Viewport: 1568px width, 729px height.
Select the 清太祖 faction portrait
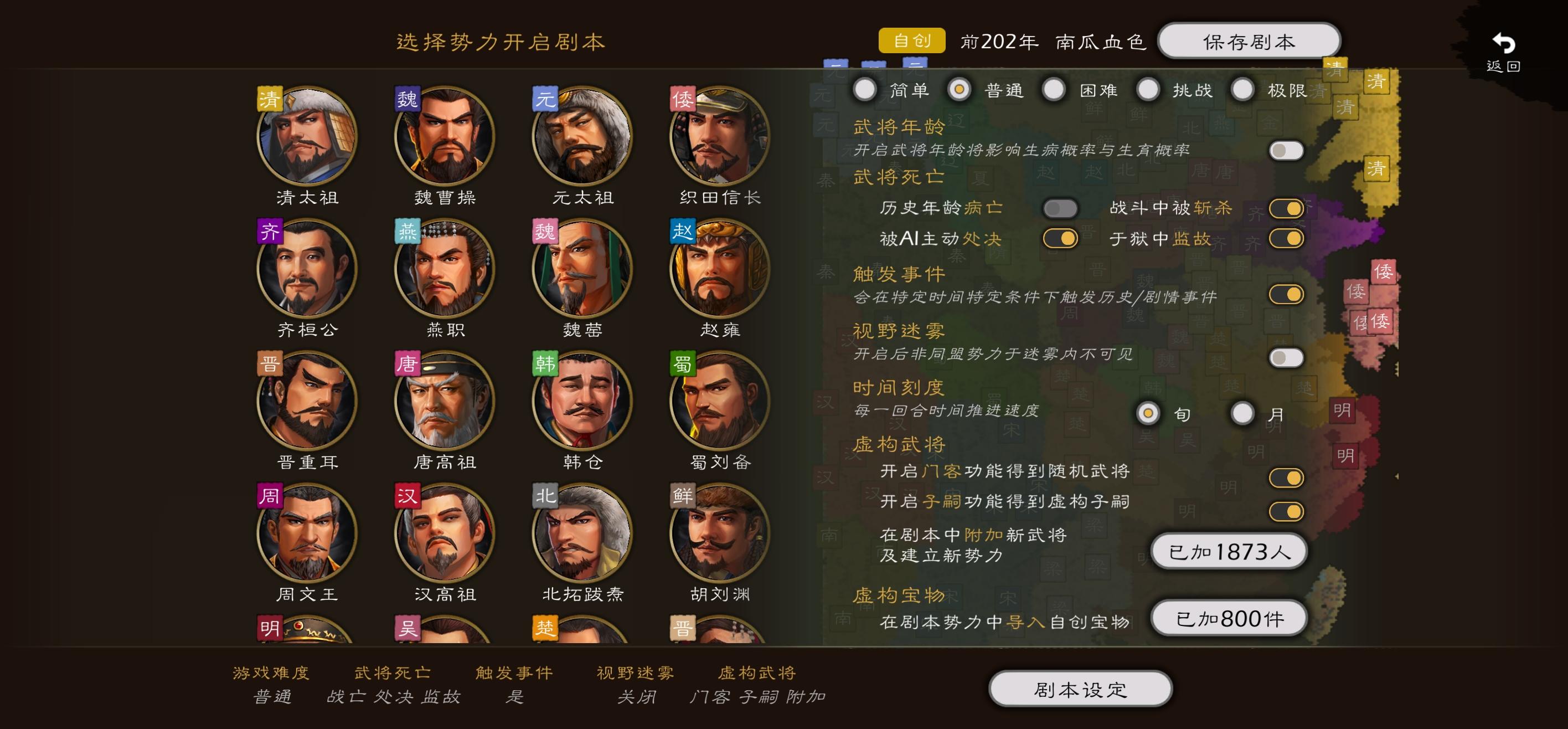(306, 136)
